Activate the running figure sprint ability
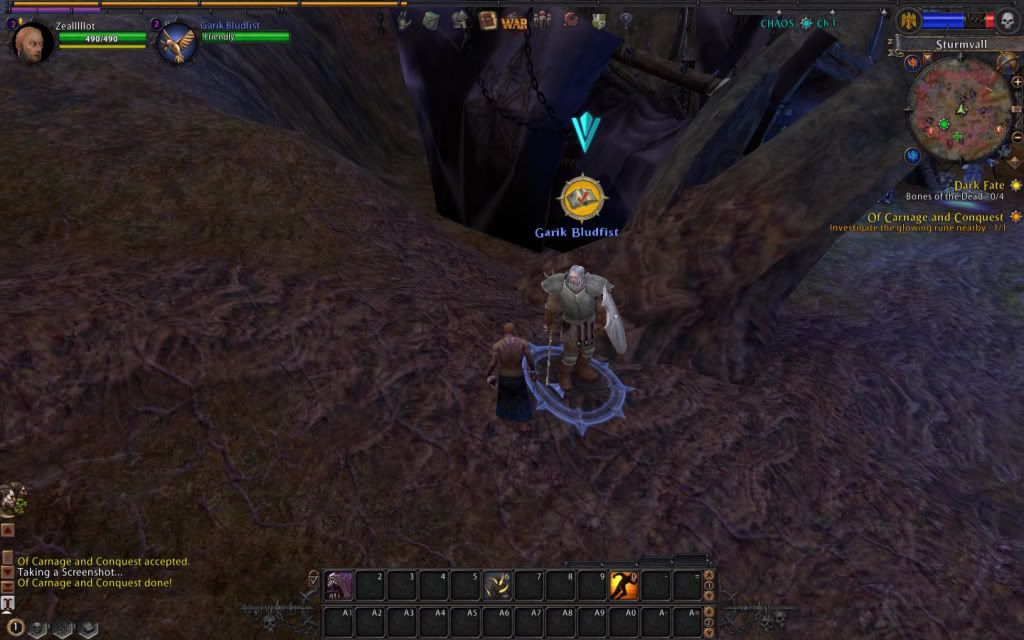This screenshot has width=1024, height=640. pos(623,584)
